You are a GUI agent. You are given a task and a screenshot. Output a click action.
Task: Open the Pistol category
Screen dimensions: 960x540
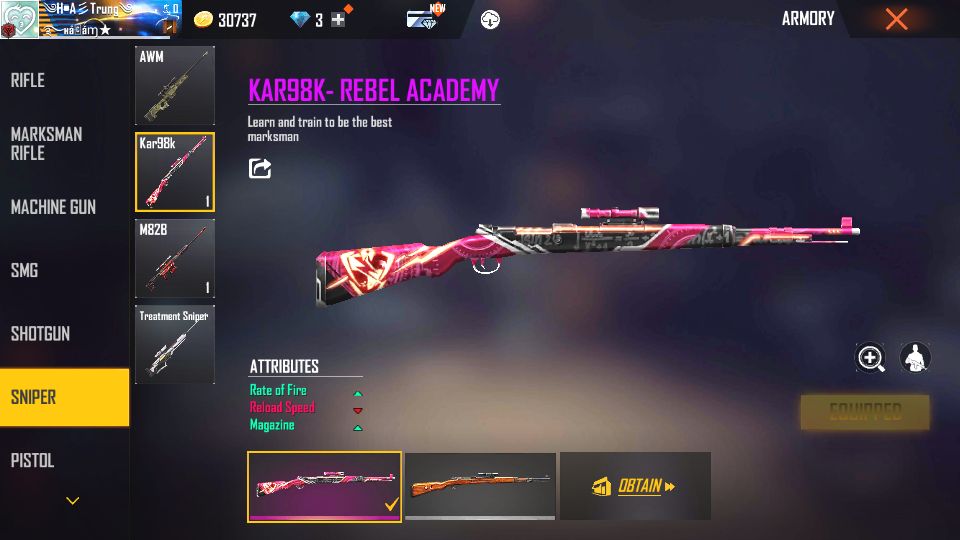(x=32, y=461)
